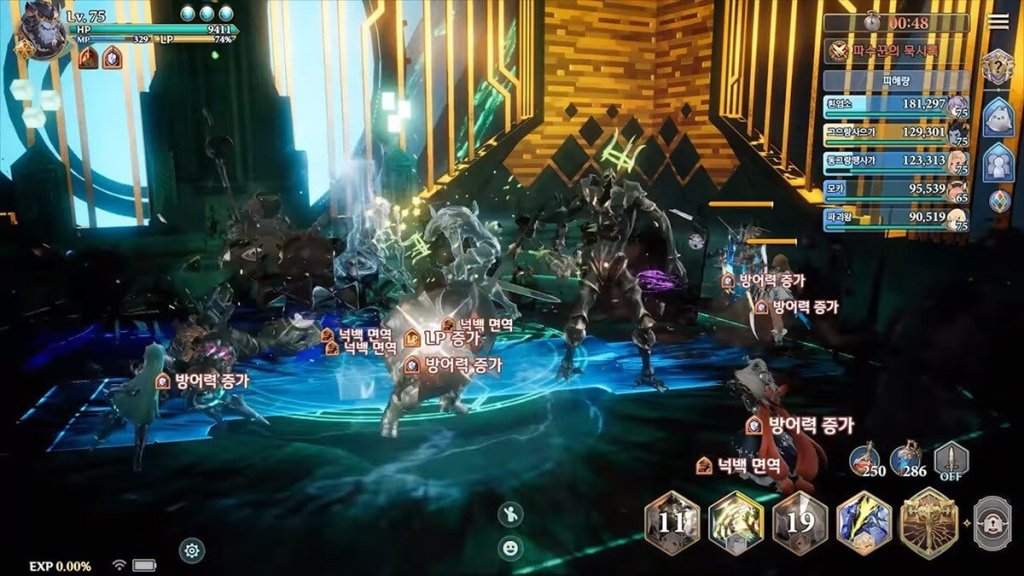Activate the skill on 11 cooldown
This screenshot has width=1024, height=576.
point(672,522)
